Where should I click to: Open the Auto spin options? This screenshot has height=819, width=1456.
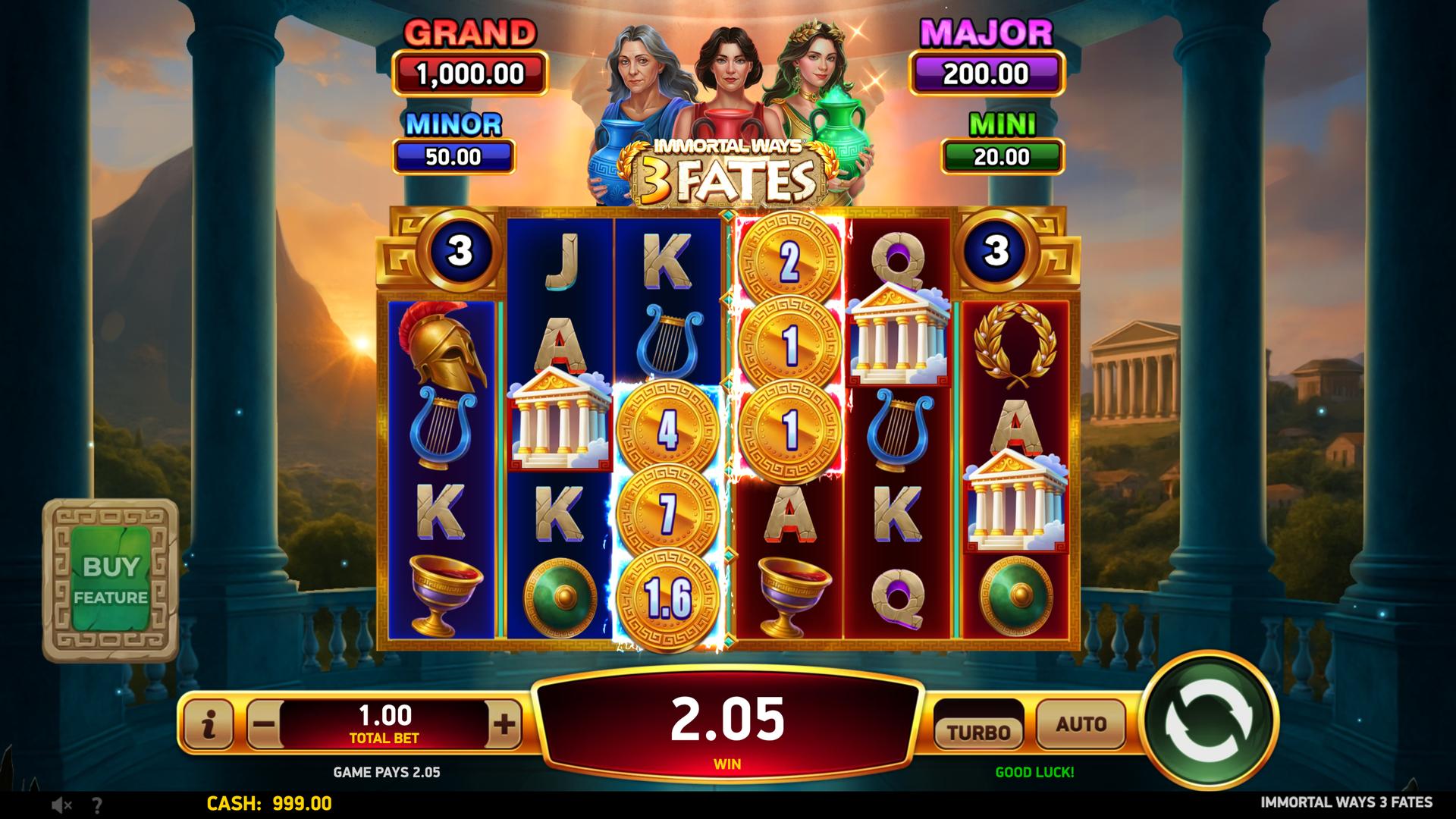[1081, 725]
